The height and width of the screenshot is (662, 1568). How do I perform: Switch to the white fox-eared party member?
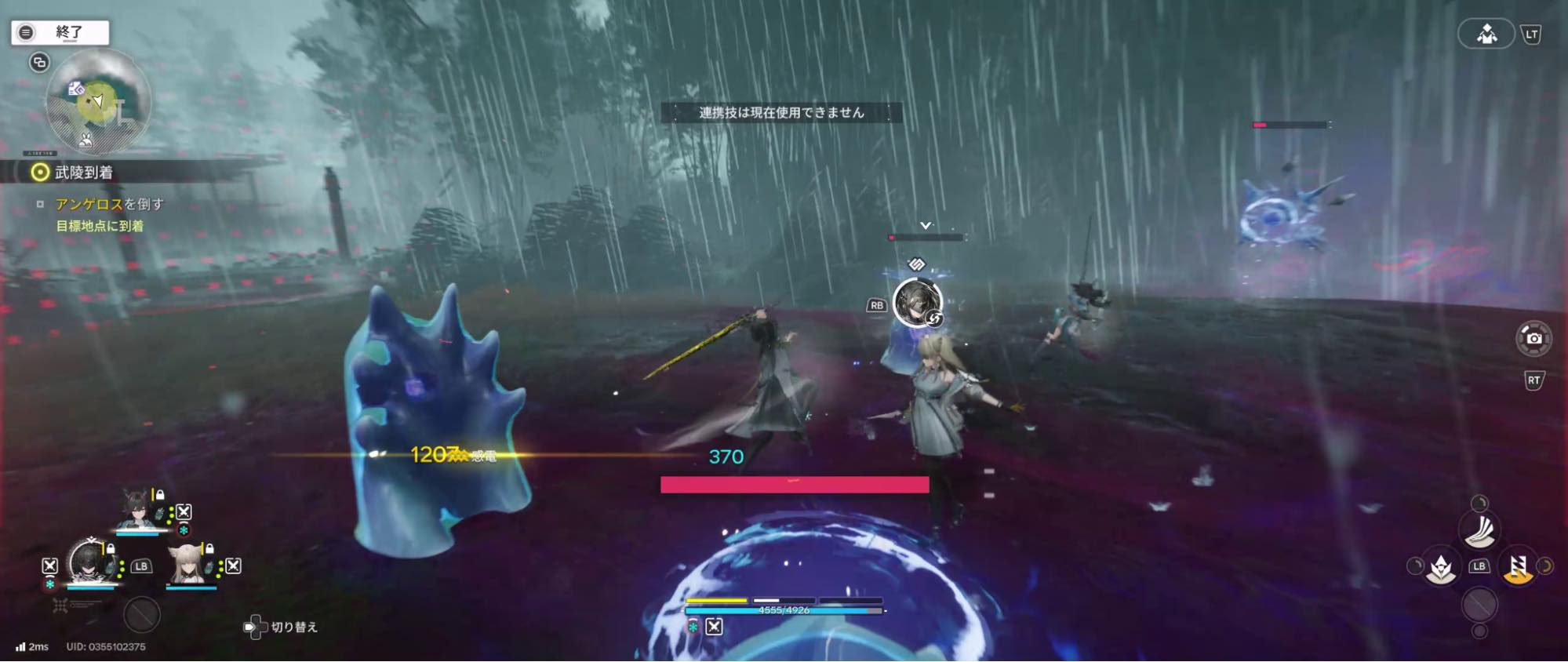click(x=188, y=562)
